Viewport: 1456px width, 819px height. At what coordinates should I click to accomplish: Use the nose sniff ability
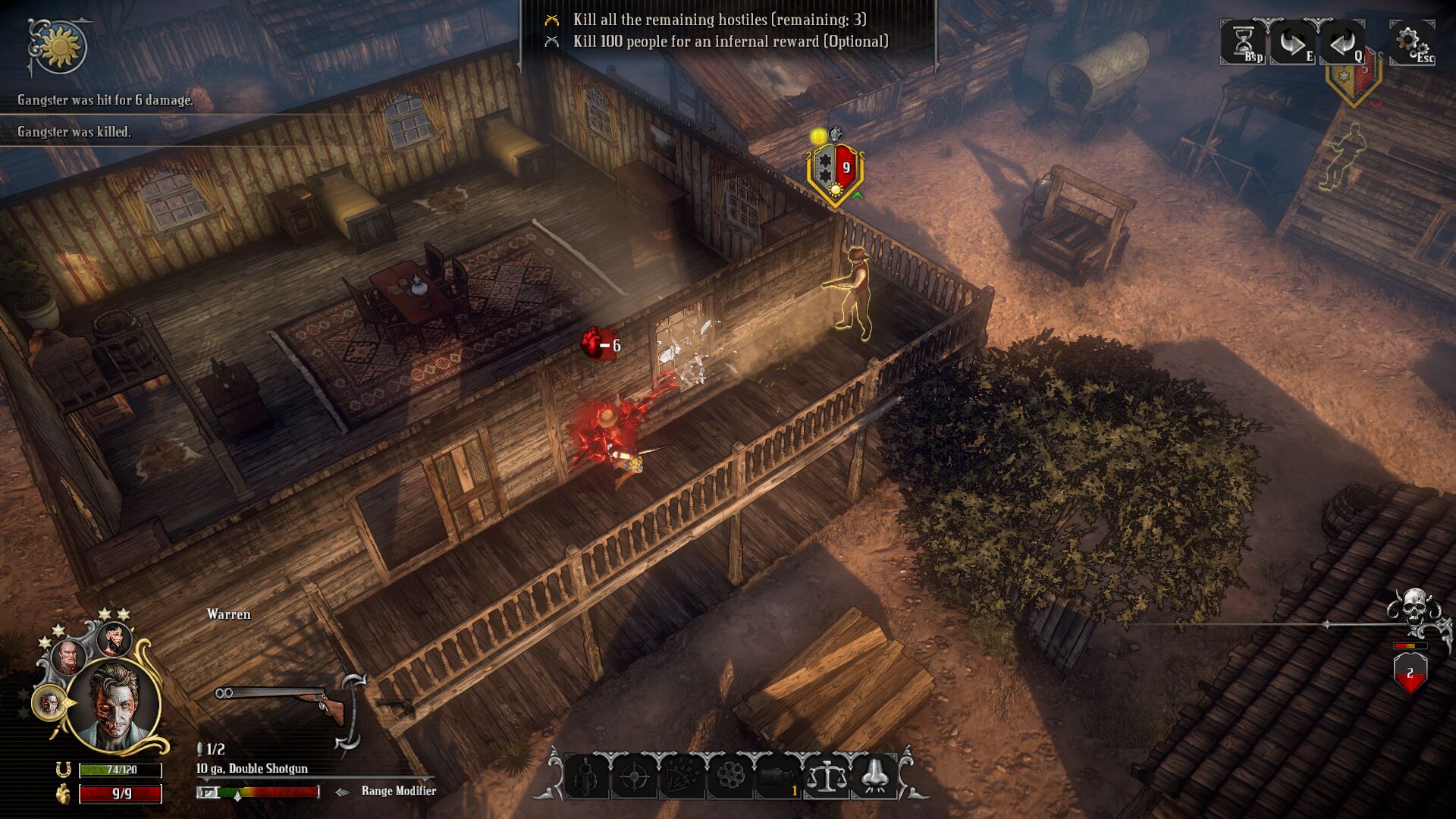point(874,777)
